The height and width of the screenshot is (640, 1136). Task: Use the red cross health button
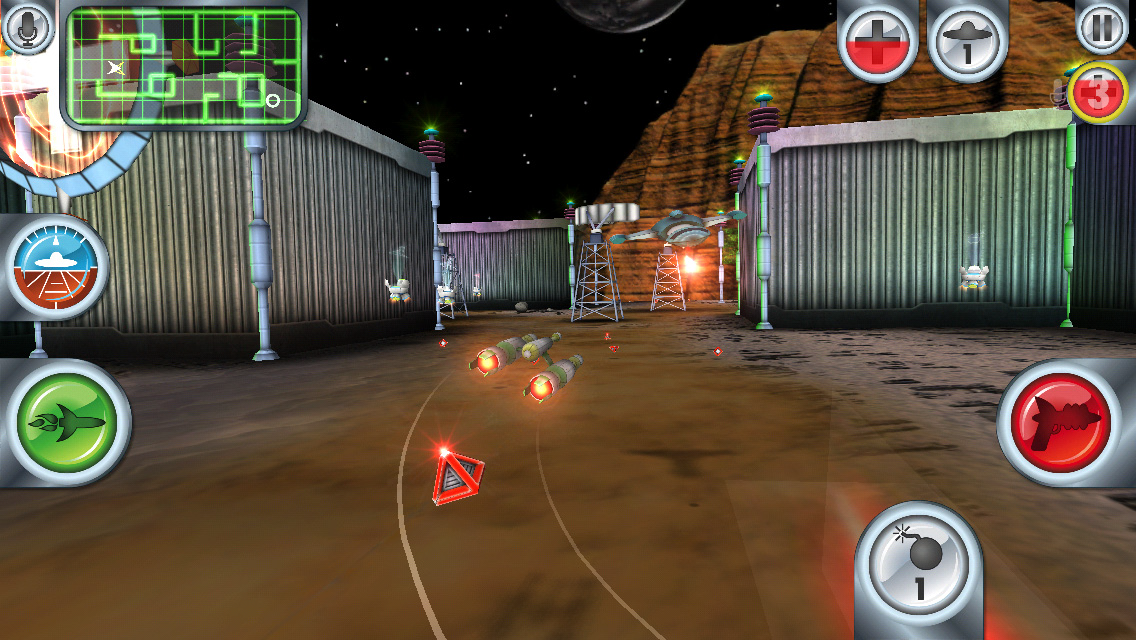tap(877, 40)
